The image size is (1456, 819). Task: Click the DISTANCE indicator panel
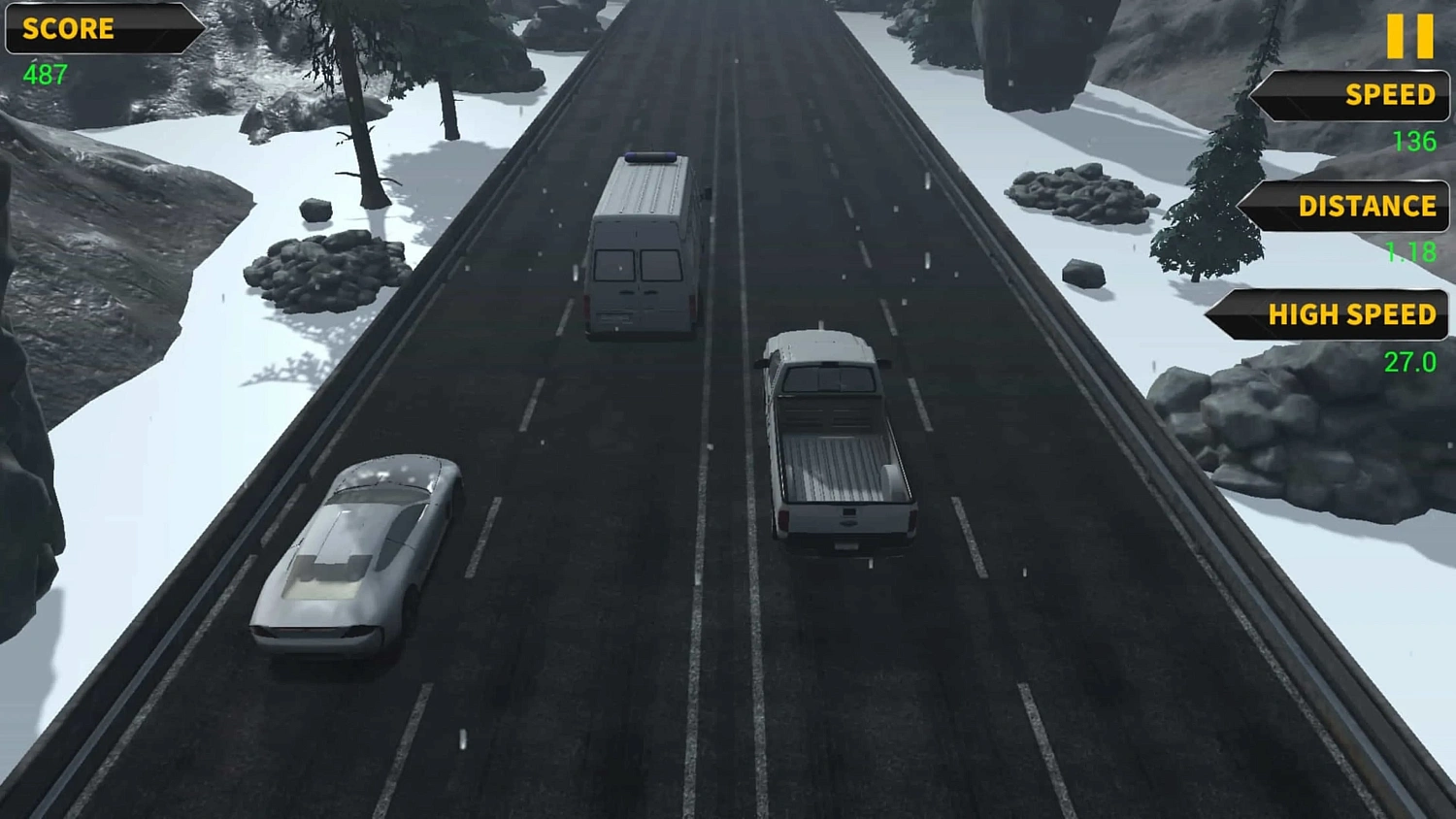tap(1349, 207)
